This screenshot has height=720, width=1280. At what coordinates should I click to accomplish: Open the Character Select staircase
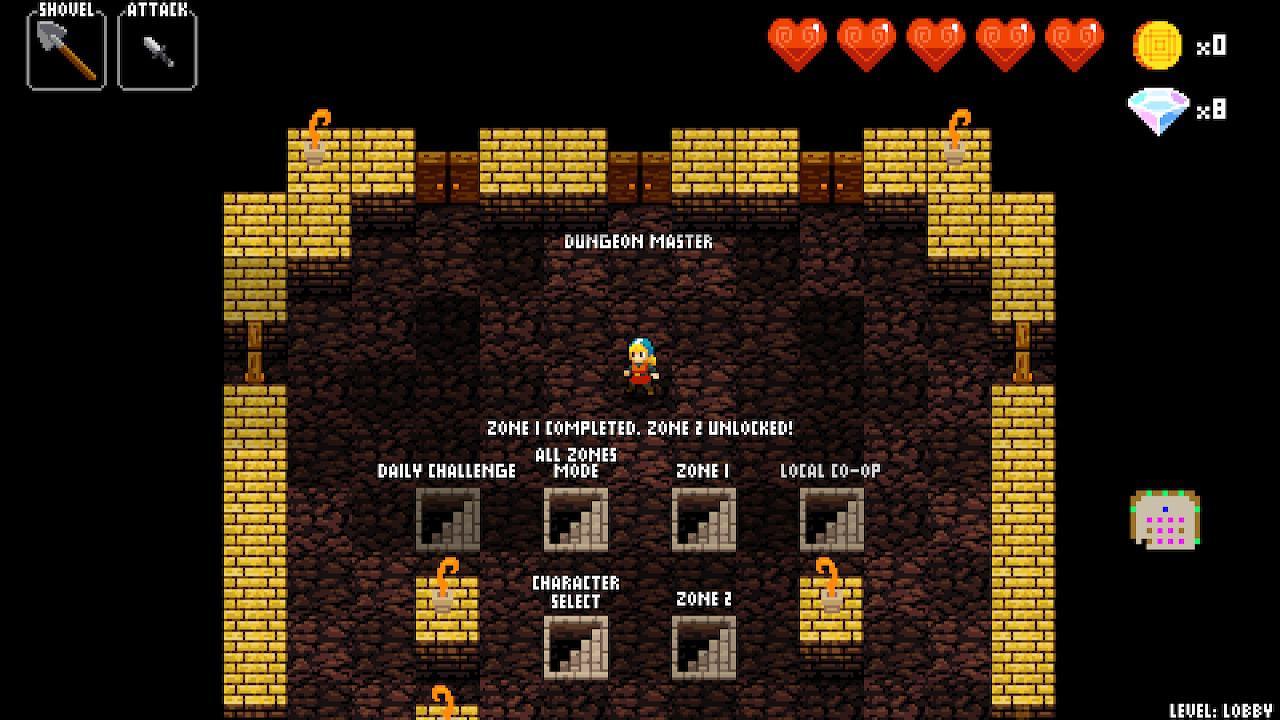578,645
